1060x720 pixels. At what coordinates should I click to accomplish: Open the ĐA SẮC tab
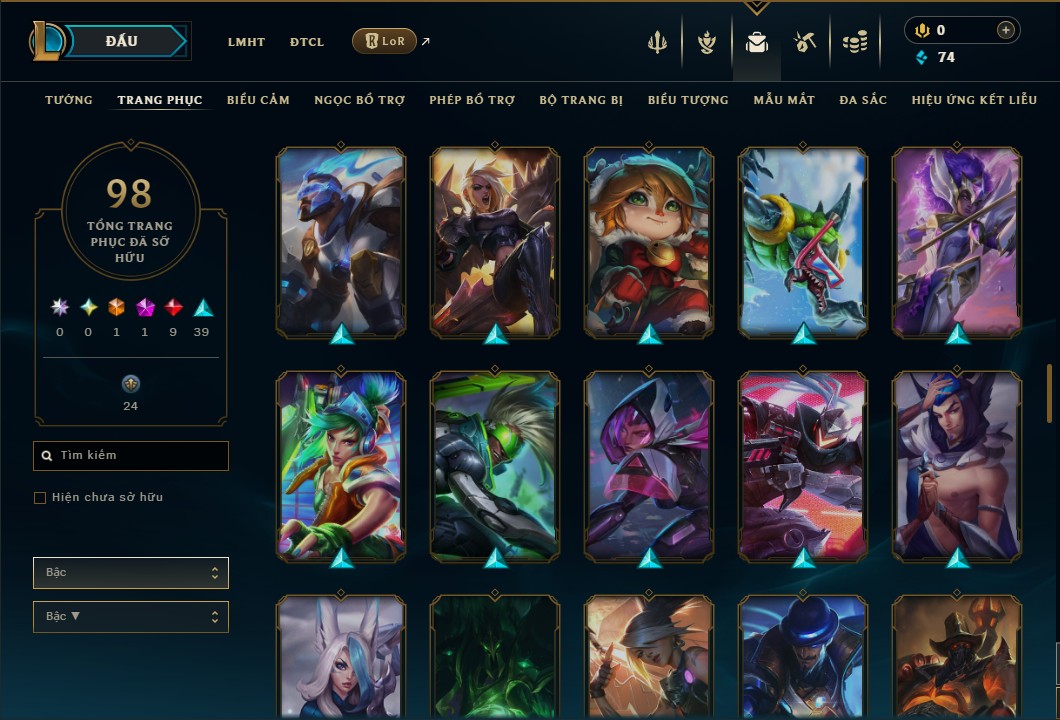[x=863, y=100]
